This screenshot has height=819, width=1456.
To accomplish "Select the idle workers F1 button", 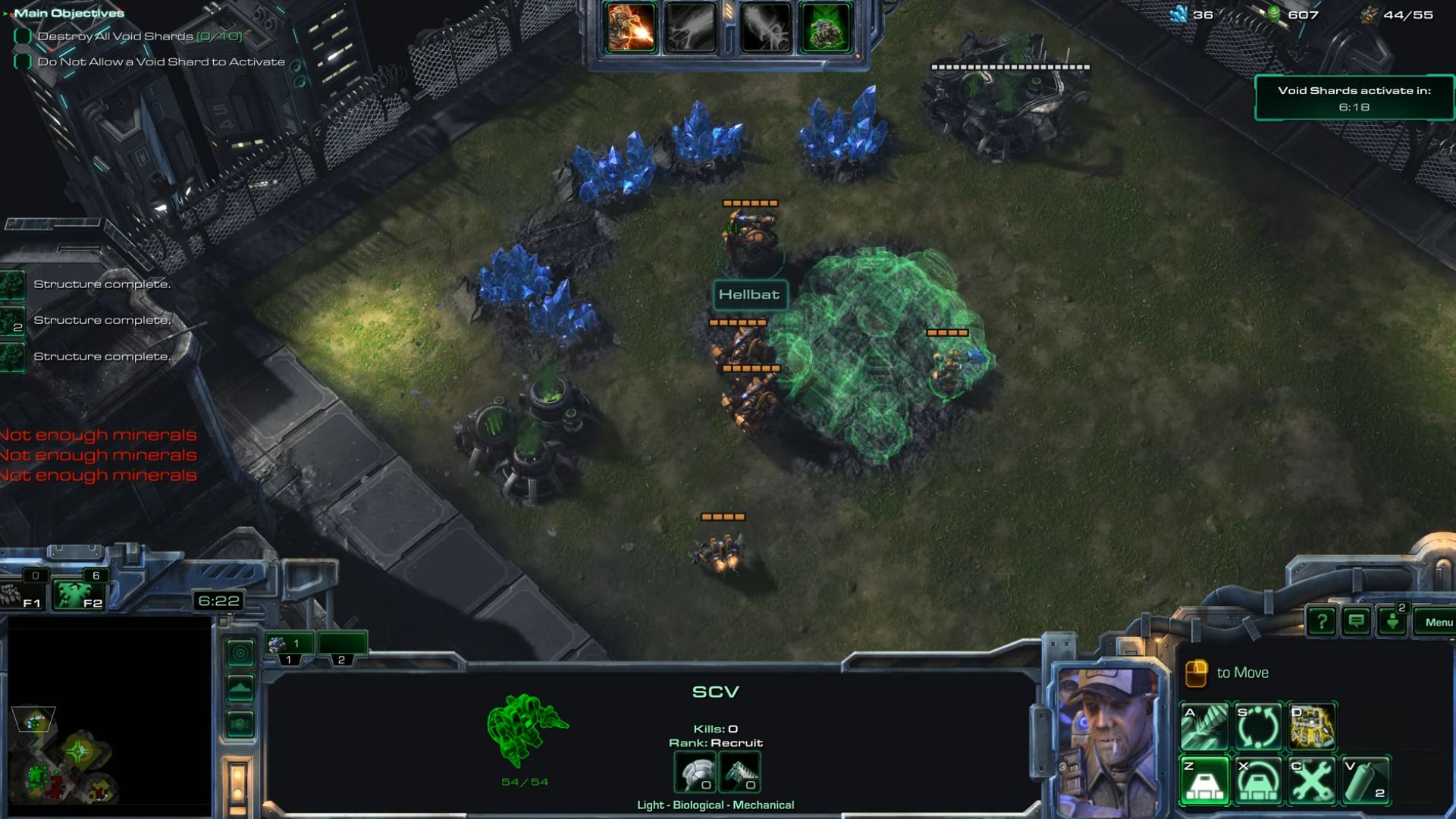I will point(23,594).
